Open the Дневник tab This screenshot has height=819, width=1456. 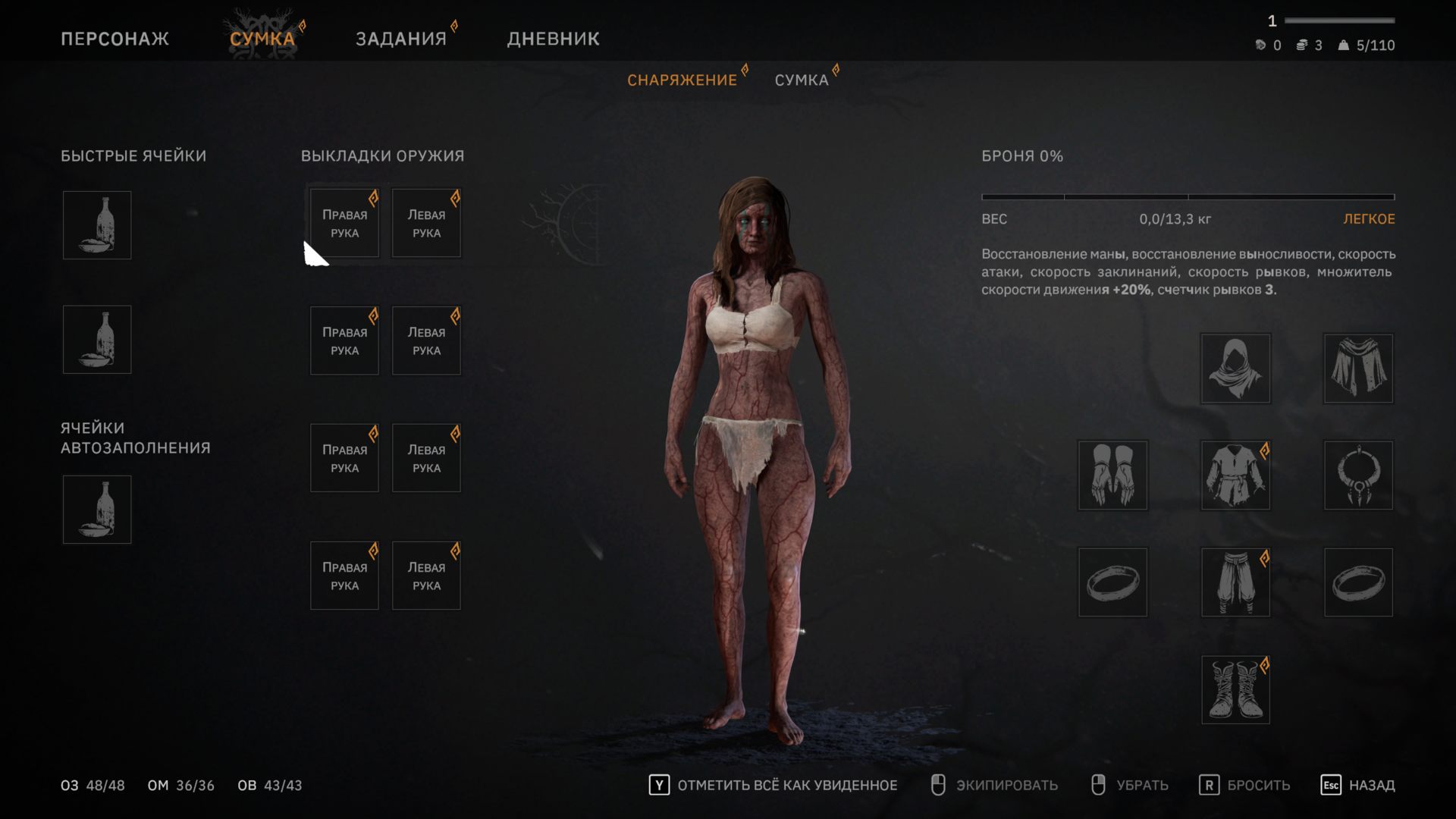pyautogui.click(x=553, y=39)
